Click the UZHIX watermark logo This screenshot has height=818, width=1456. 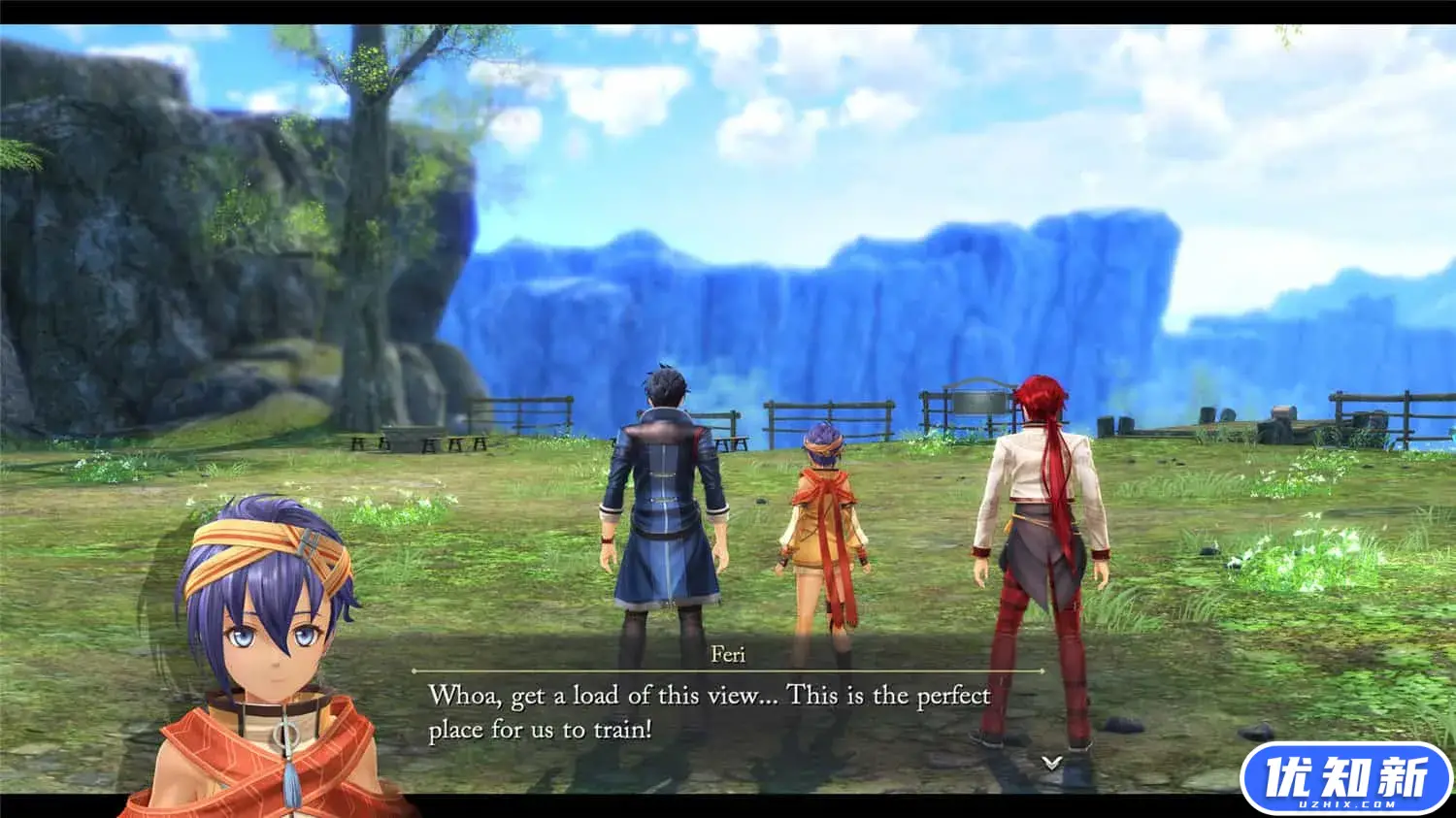(1345, 778)
